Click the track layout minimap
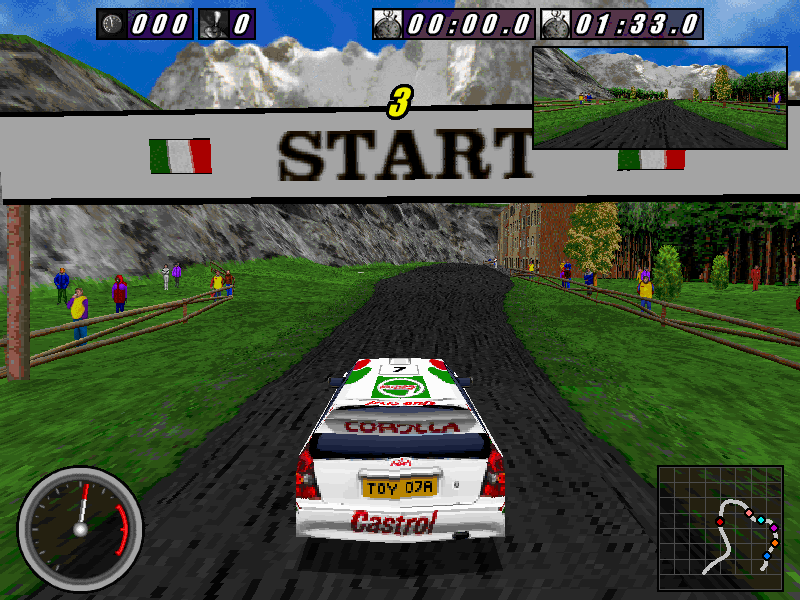Viewport: 800px width, 600px height. 722,528
